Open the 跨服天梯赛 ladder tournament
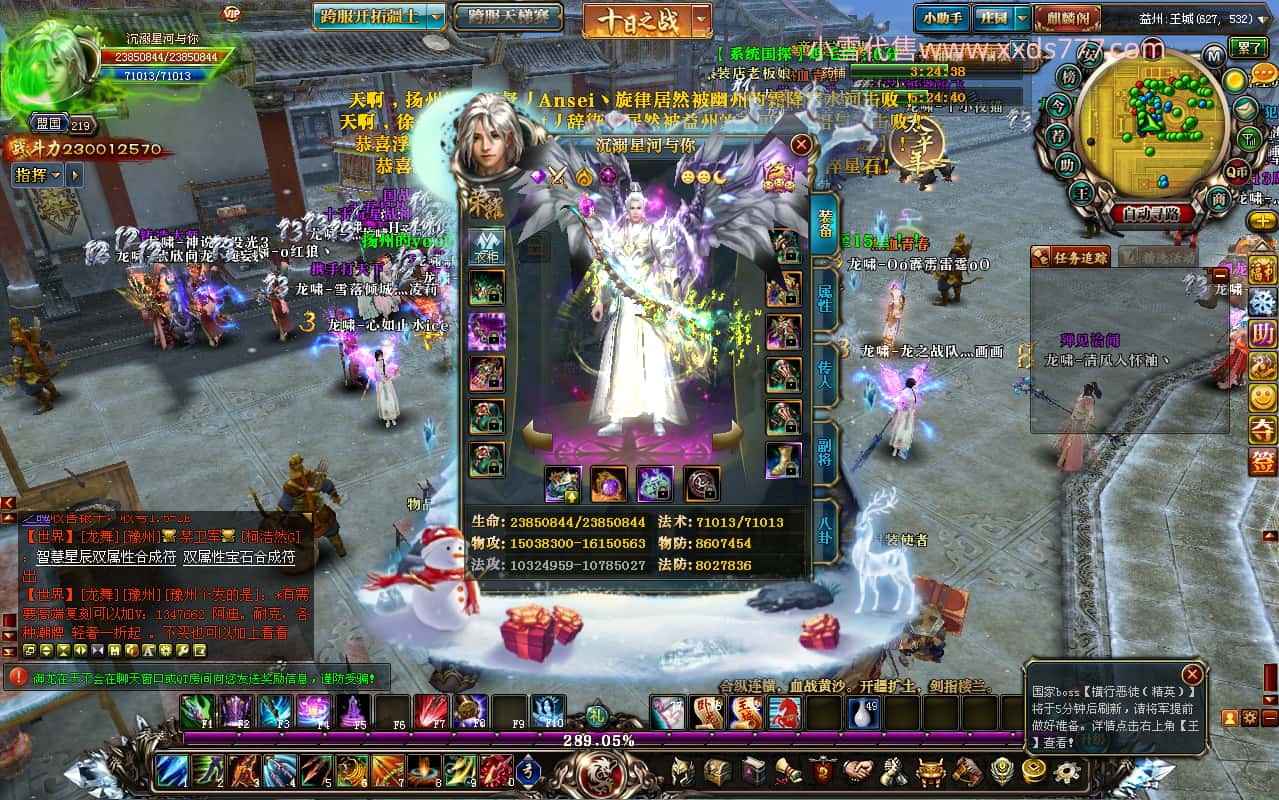Viewport: 1279px width, 800px height. point(507,17)
